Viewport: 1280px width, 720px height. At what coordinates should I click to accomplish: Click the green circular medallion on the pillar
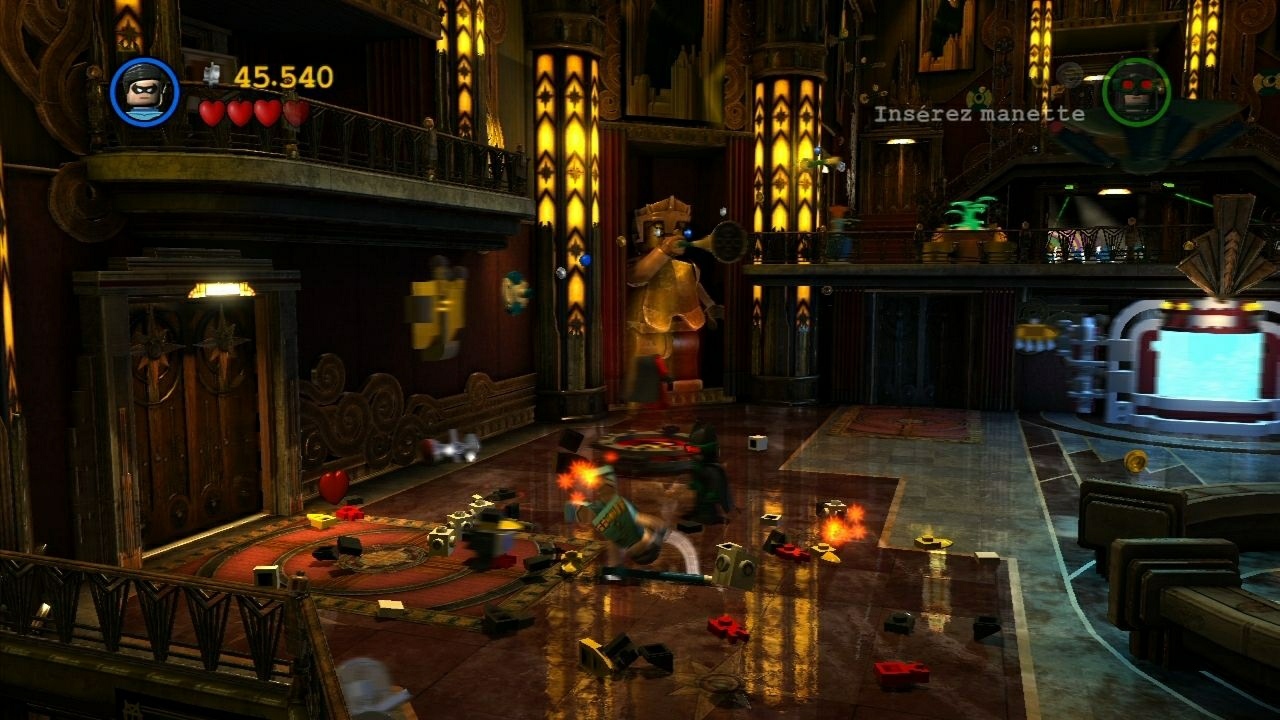tap(514, 292)
